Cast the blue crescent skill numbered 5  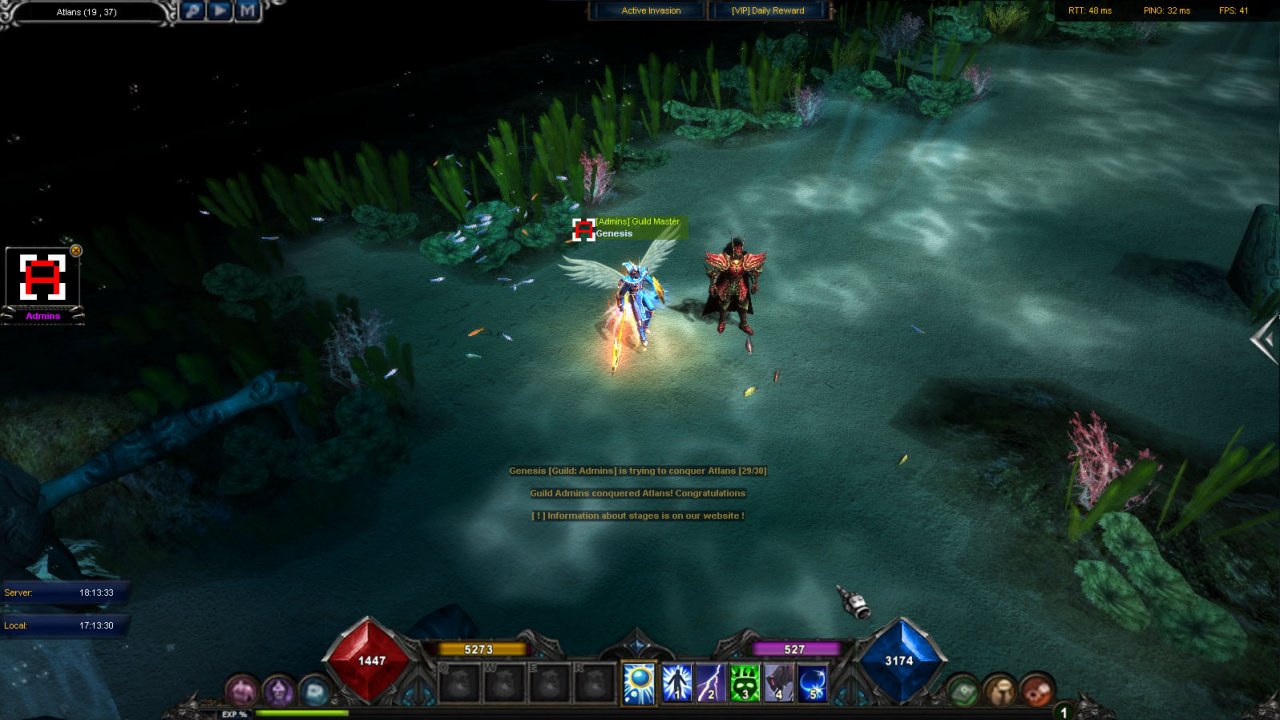(812, 683)
